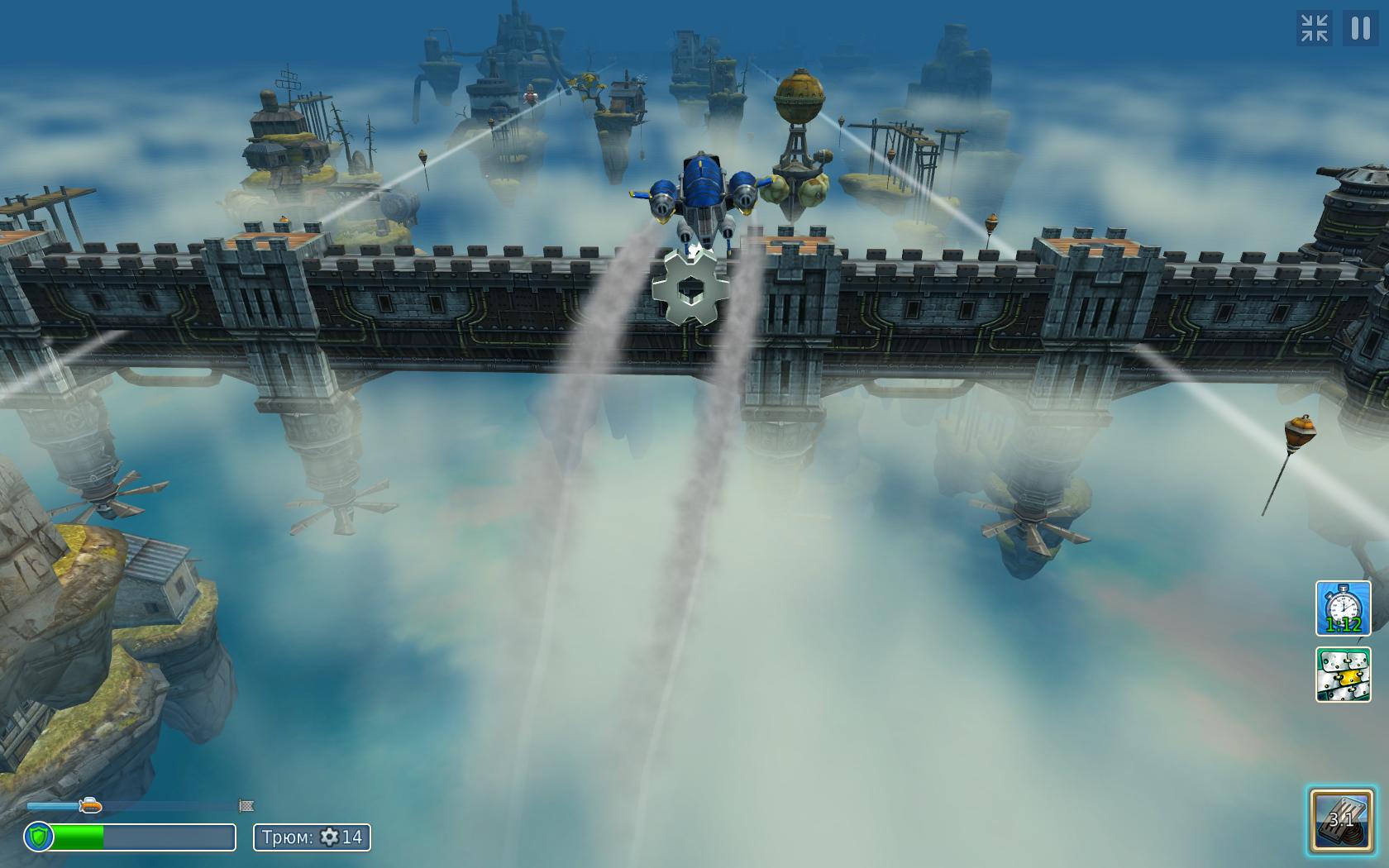Click the stopwatch bonus icon

(x=1343, y=608)
